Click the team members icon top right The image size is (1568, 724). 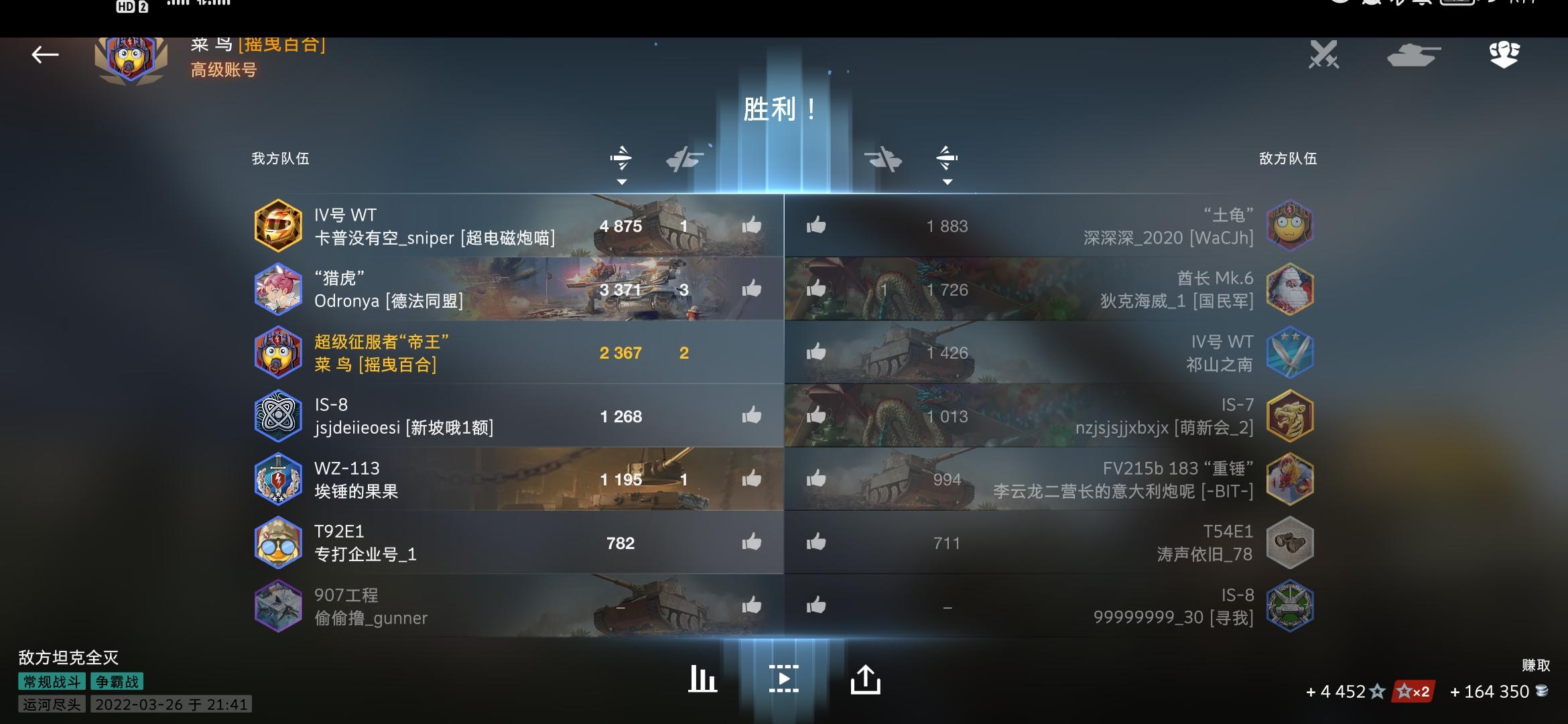pyautogui.click(x=1504, y=55)
